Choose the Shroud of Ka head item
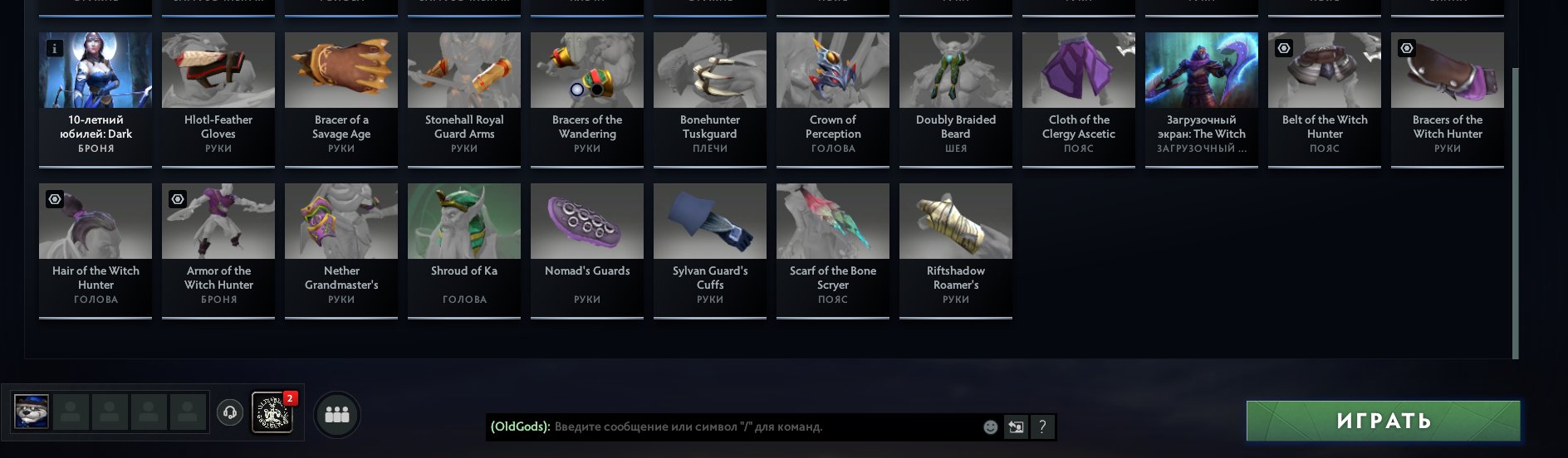 point(464,249)
